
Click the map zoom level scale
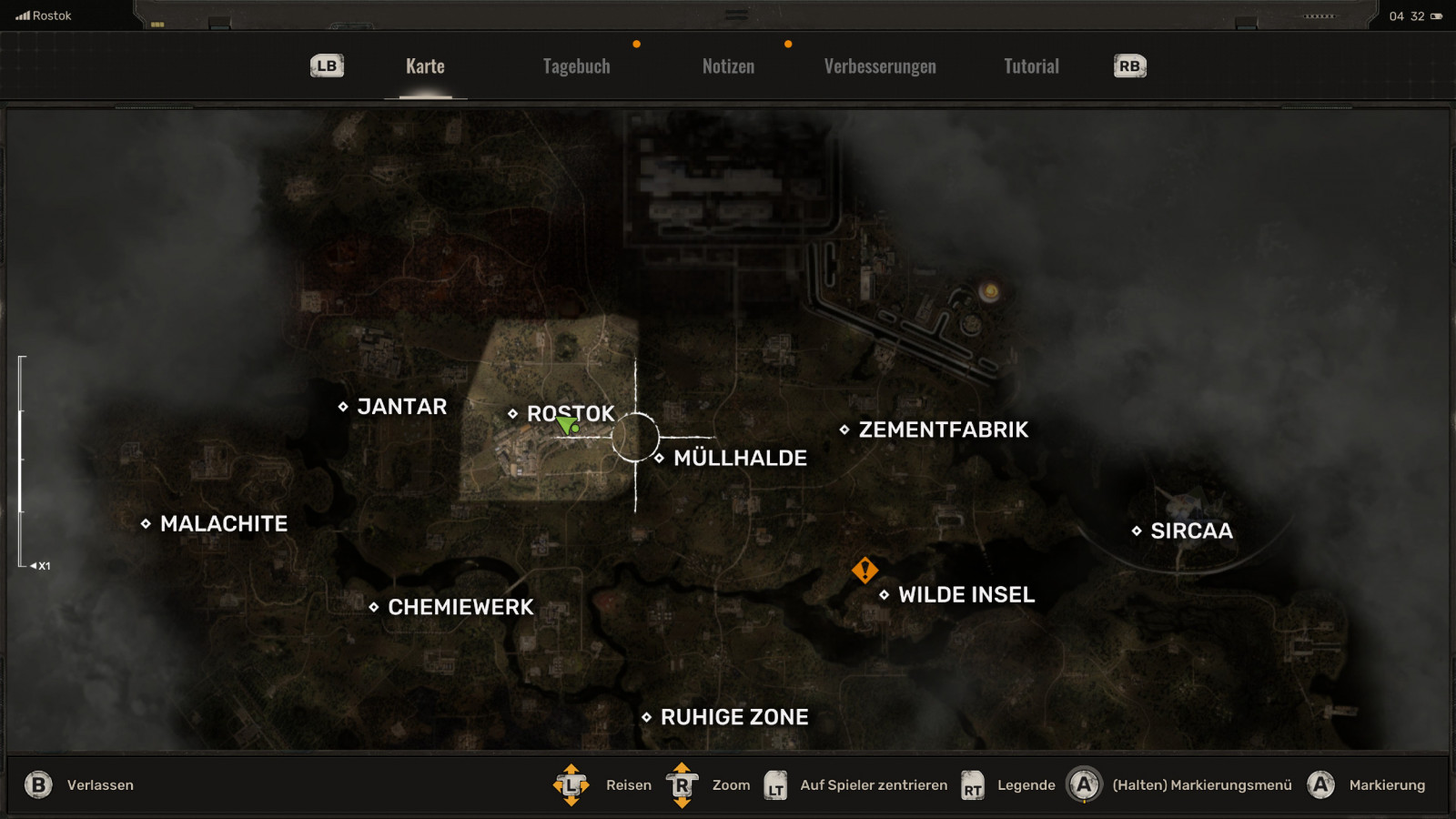(21, 461)
